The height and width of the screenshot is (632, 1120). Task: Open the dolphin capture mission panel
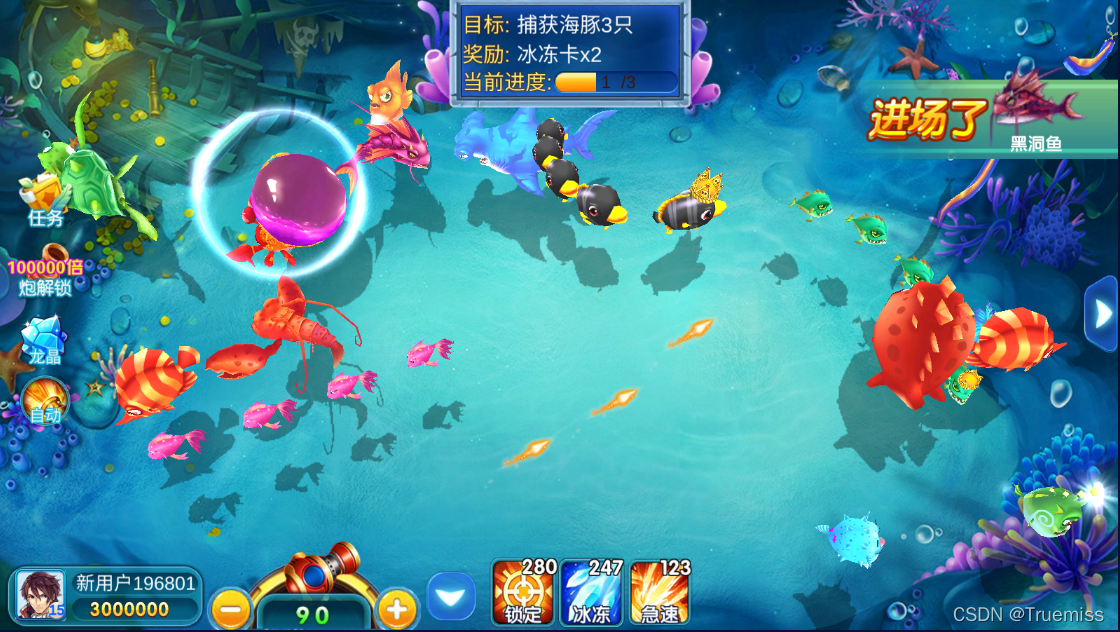pyautogui.click(x=570, y=52)
